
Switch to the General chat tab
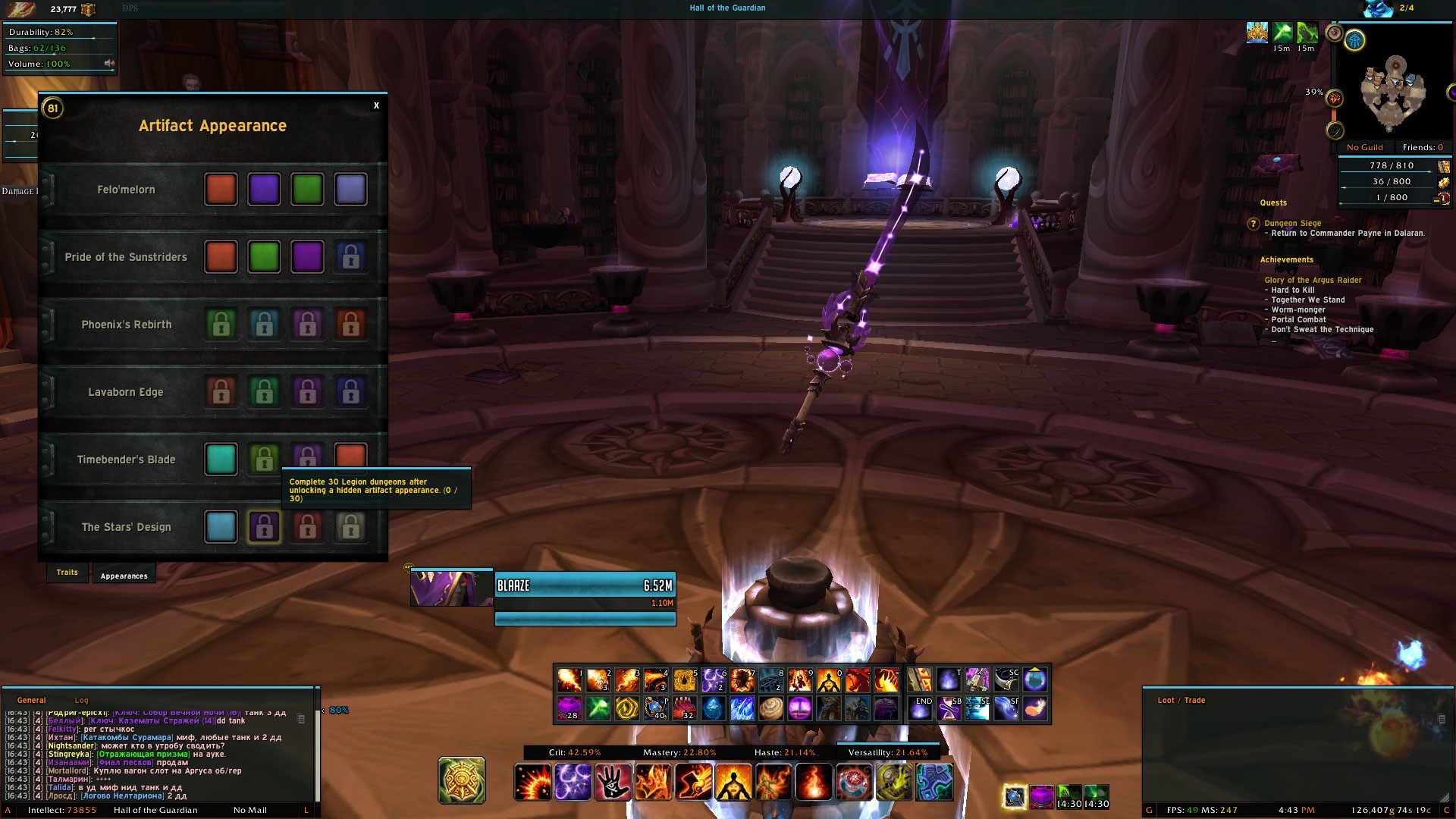click(x=32, y=700)
